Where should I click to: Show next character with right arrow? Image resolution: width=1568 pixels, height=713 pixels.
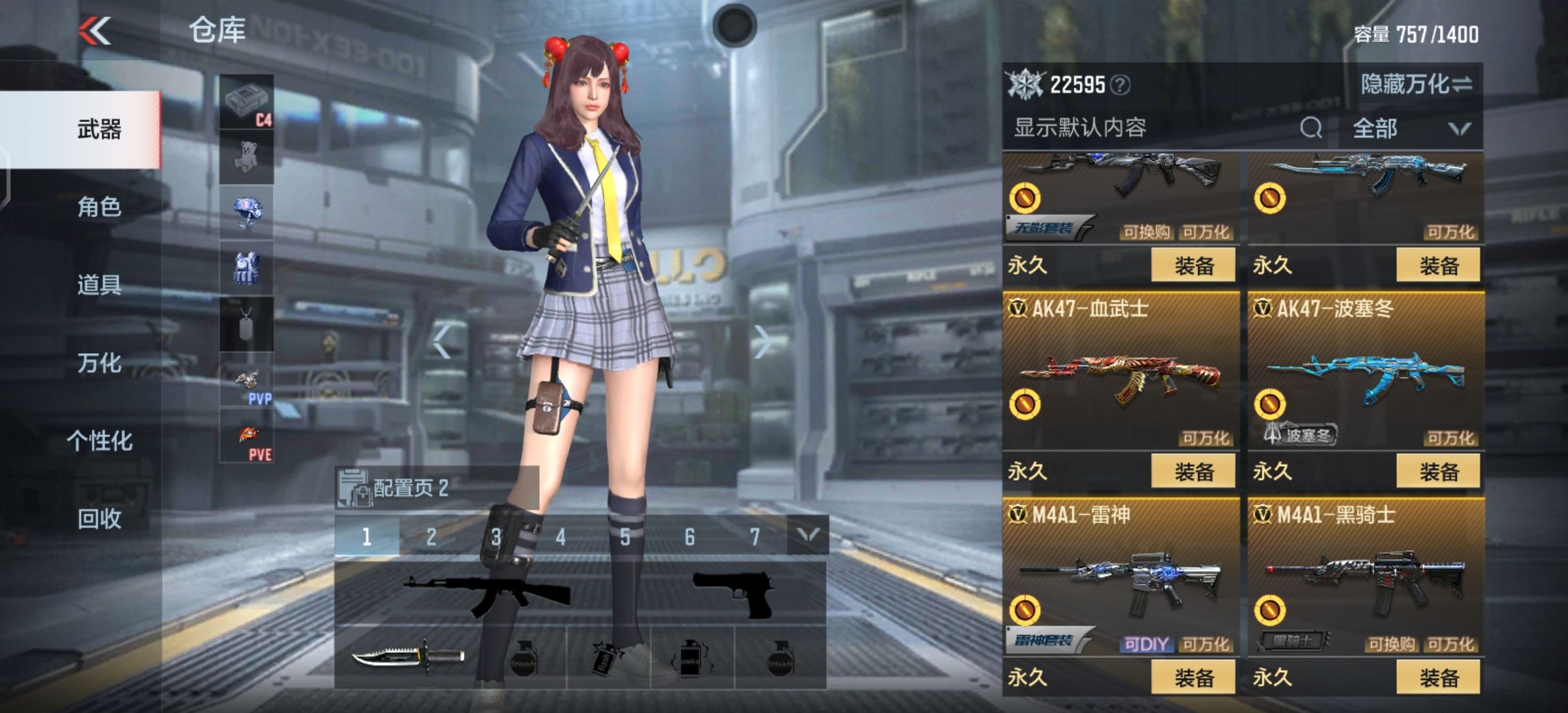click(x=763, y=342)
